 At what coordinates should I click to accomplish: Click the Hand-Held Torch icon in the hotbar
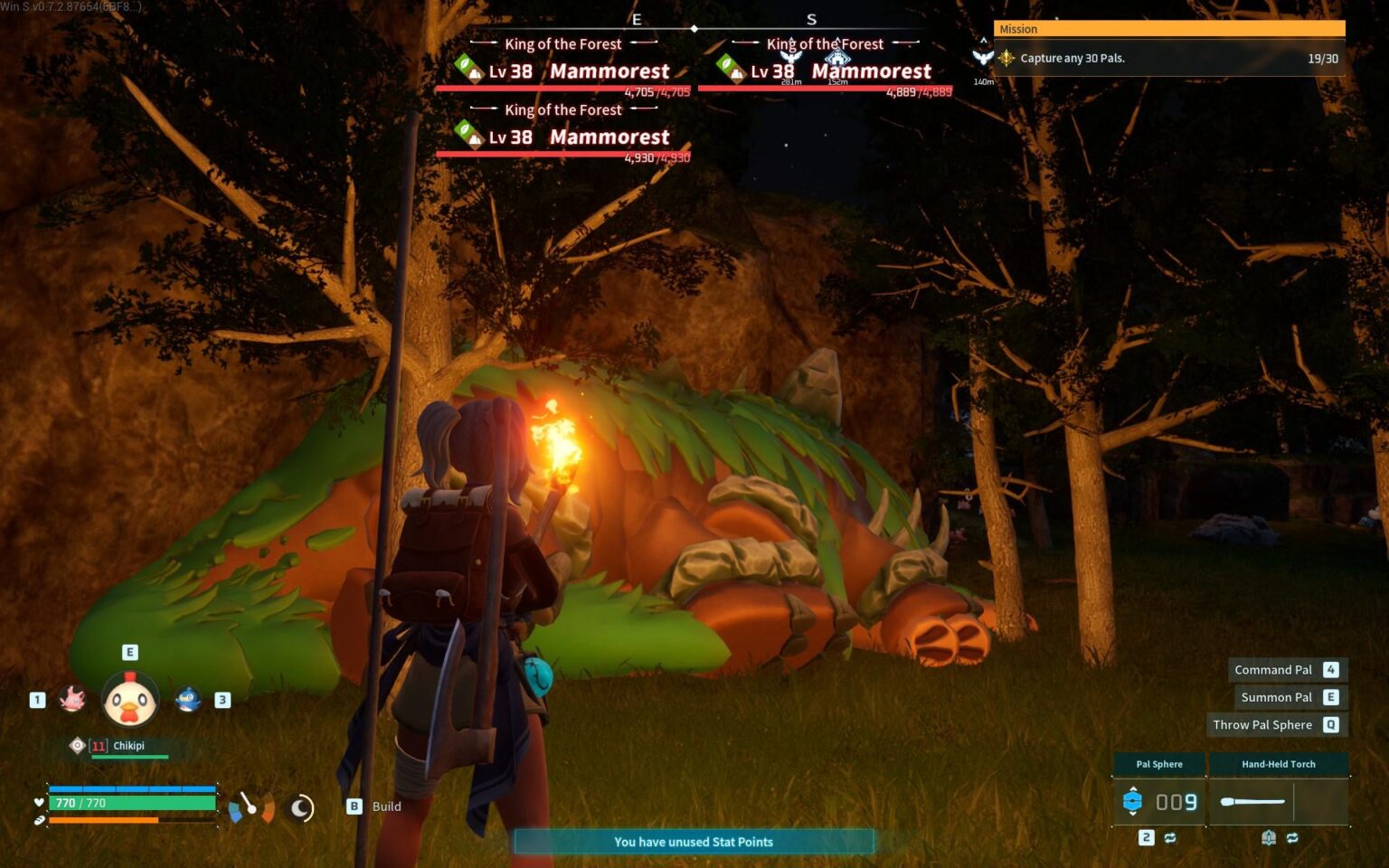[x=1253, y=801]
